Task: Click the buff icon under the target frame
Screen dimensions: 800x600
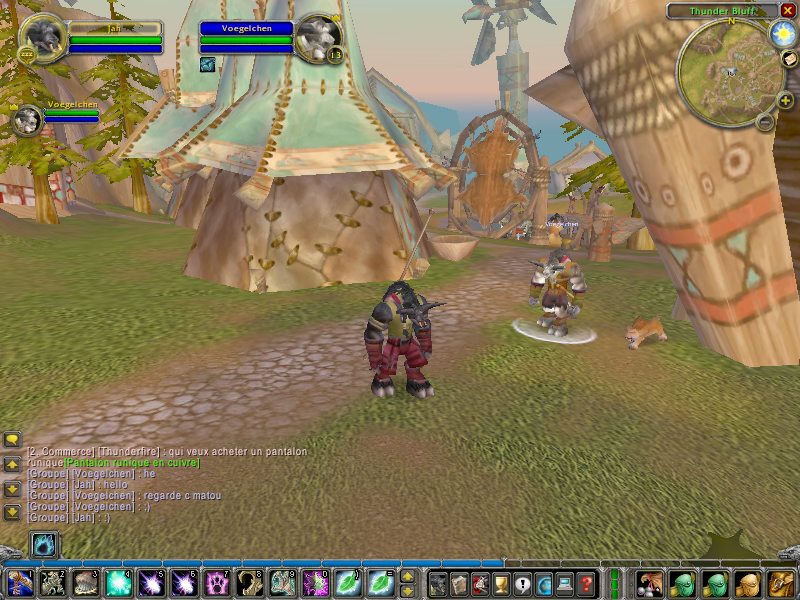Action: coord(207,65)
